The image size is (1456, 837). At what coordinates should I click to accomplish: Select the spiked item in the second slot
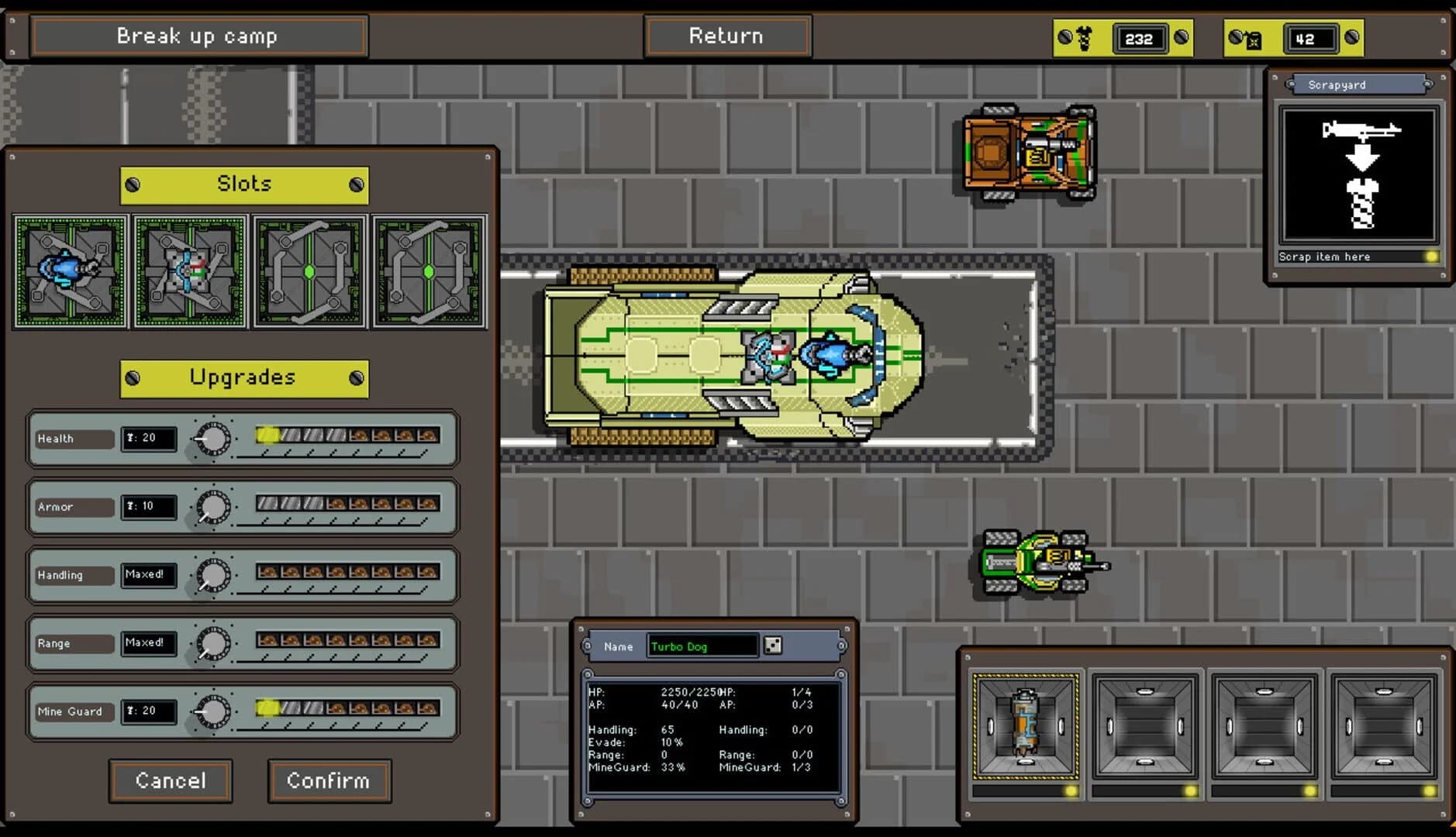tap(188, 269)
